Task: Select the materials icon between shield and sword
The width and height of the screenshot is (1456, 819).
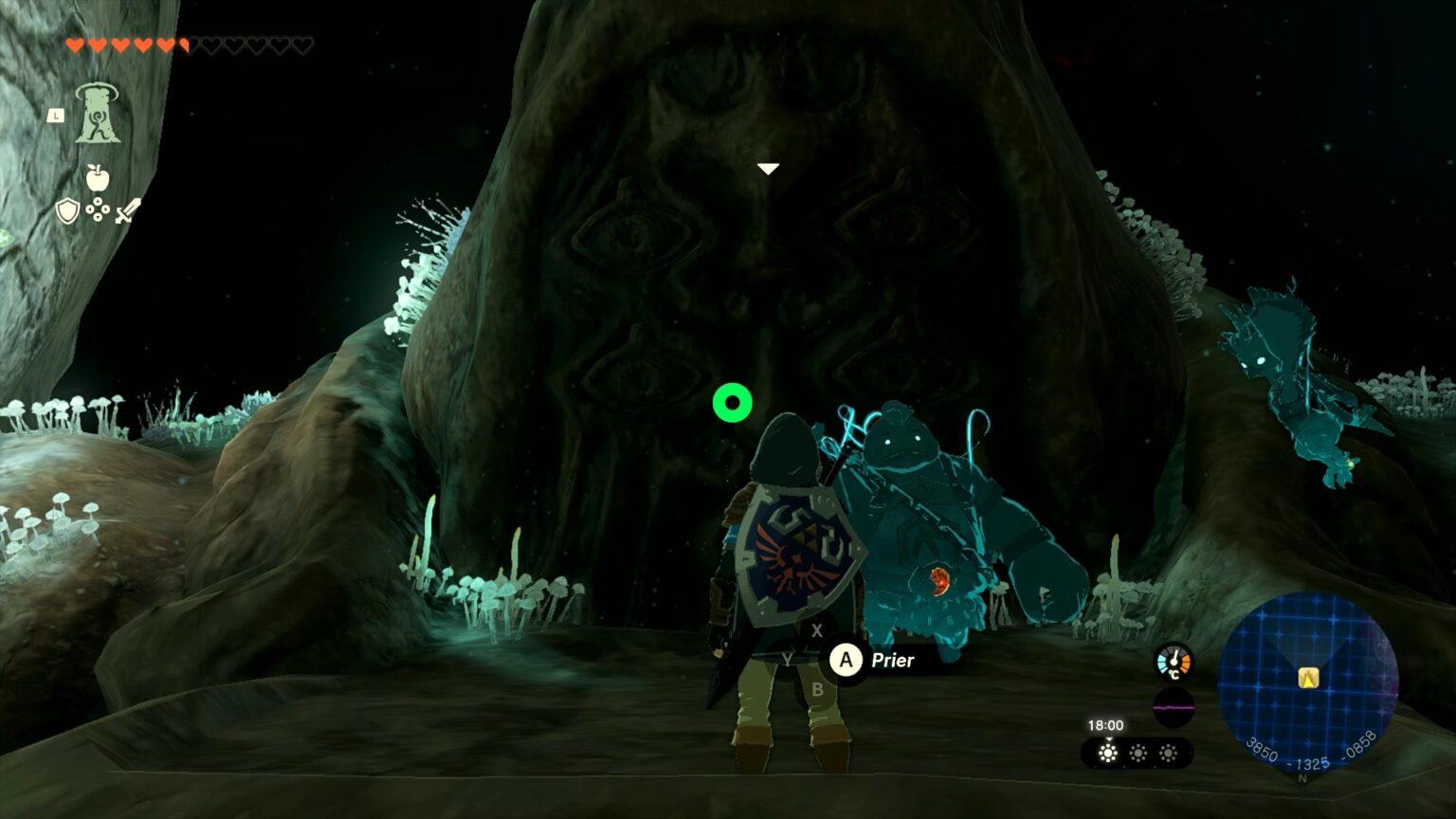Action: [98, 209]
